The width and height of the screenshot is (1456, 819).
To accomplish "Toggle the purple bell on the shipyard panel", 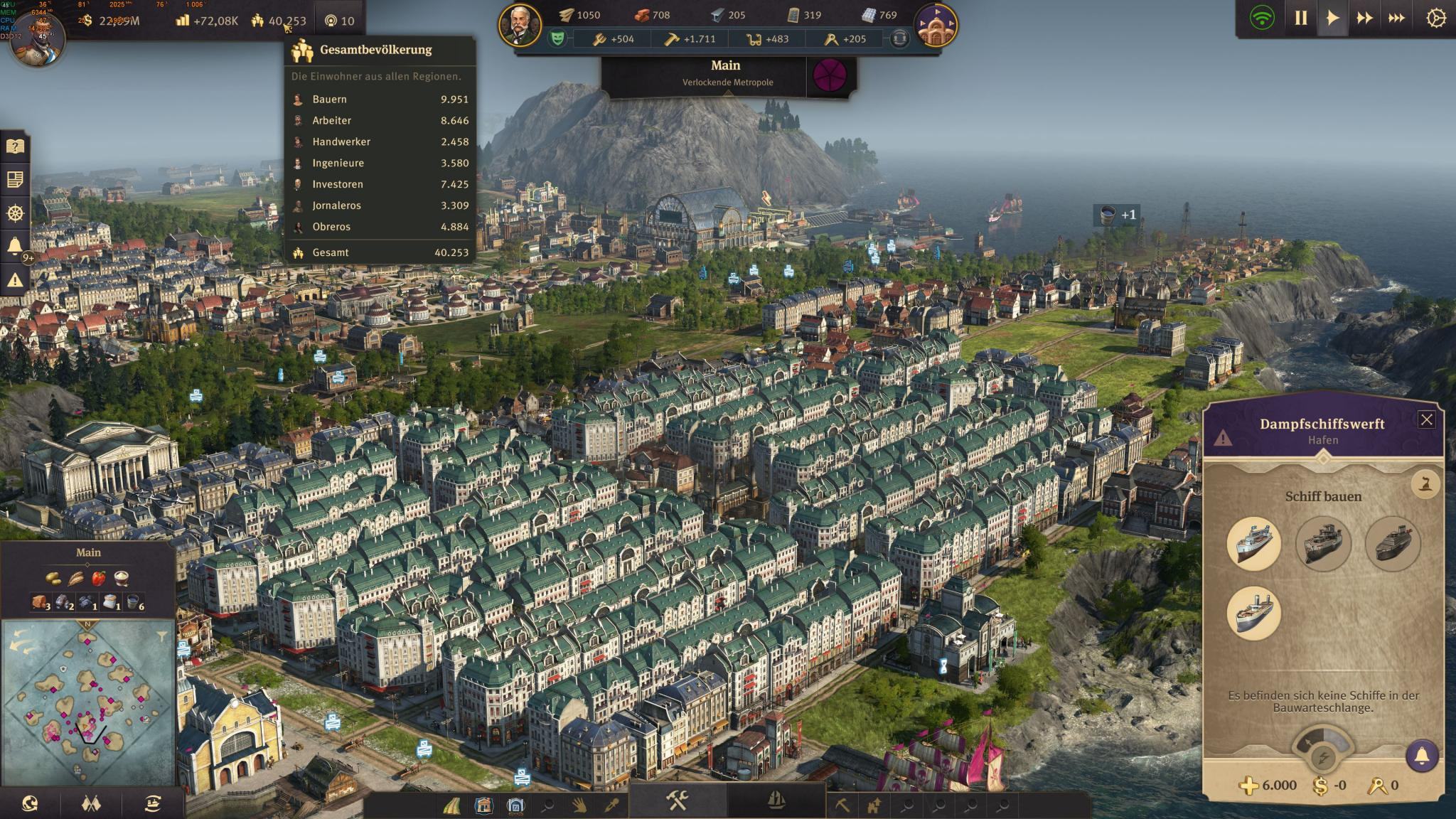I will coord(1422,755).
